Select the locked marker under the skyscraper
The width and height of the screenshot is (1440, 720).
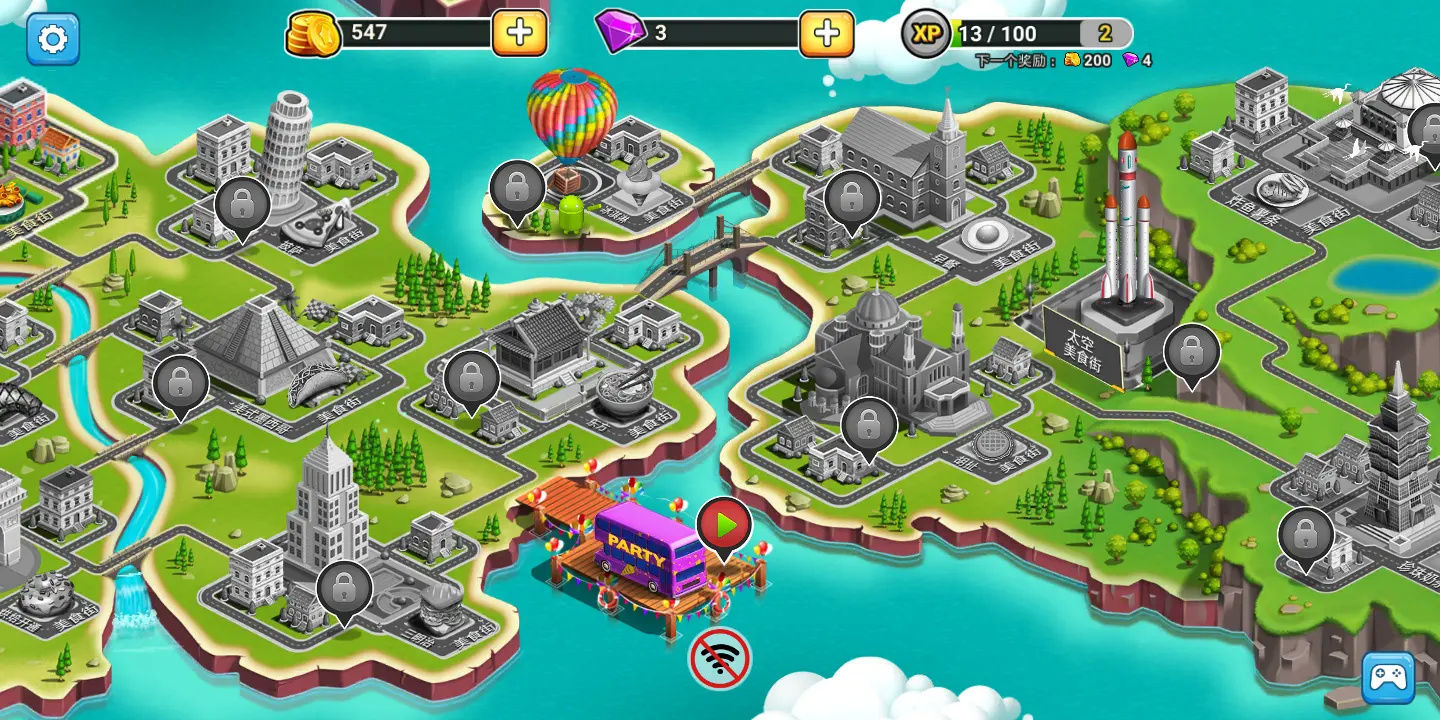coord(344,589)
